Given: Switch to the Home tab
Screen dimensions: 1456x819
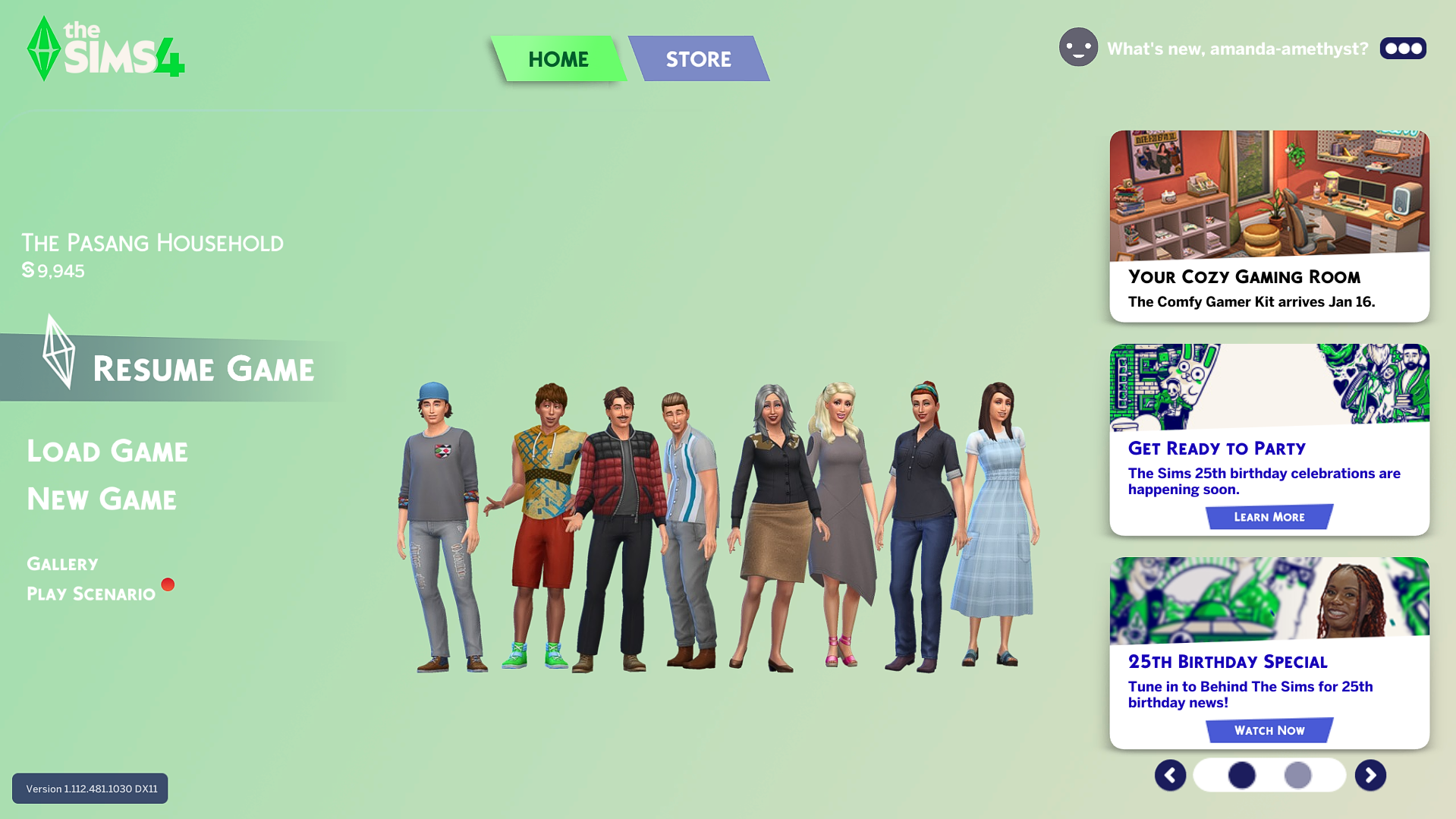Looking at the screenshot, I should pyautogui.click(x=558, y=59).
